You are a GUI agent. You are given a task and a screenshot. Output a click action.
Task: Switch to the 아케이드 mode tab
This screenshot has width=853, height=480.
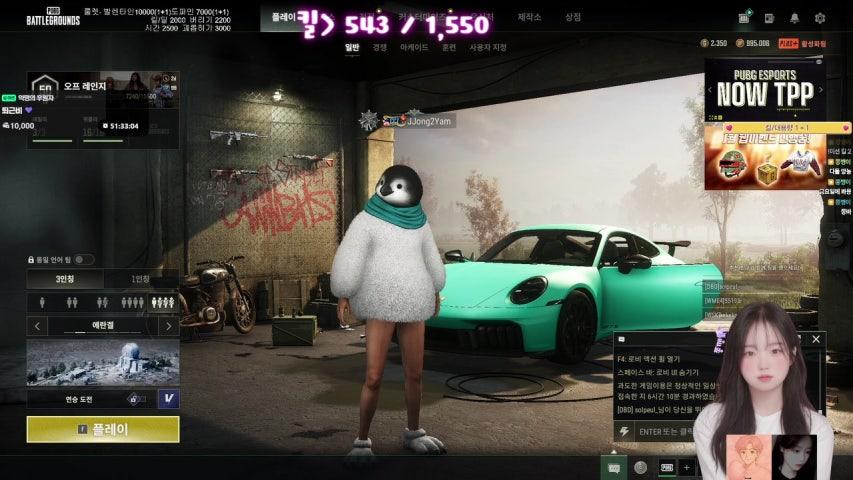point(413,47)
